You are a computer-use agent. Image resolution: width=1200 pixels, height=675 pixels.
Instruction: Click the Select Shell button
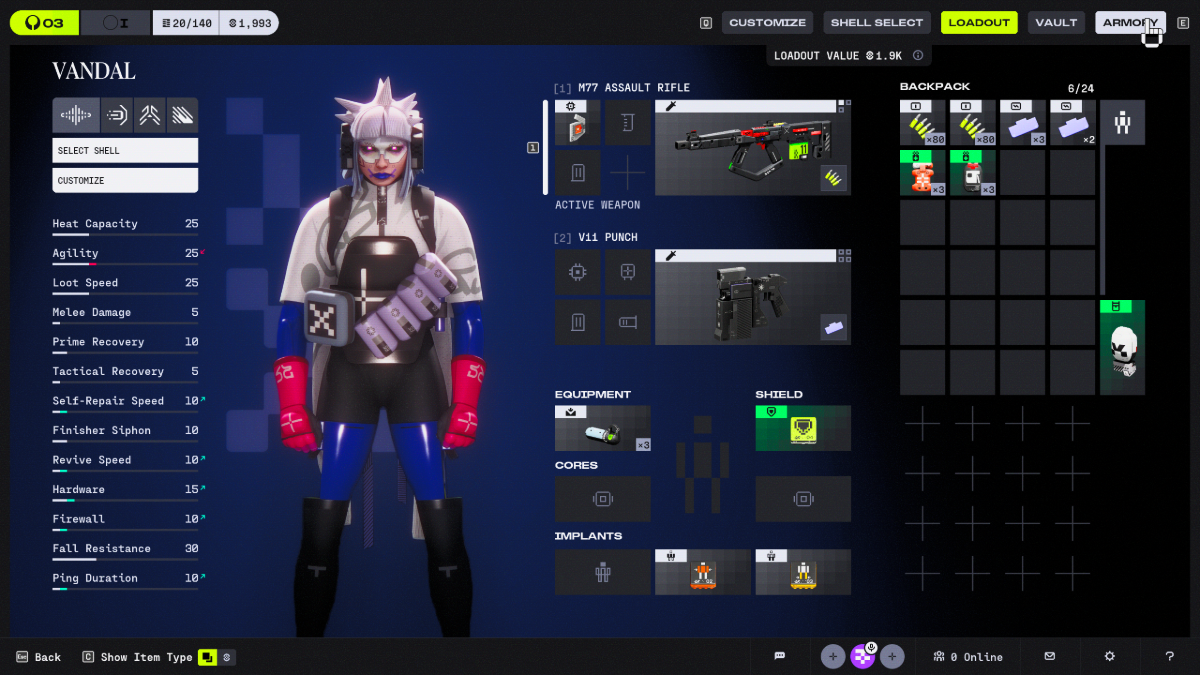tap(125, 151)
